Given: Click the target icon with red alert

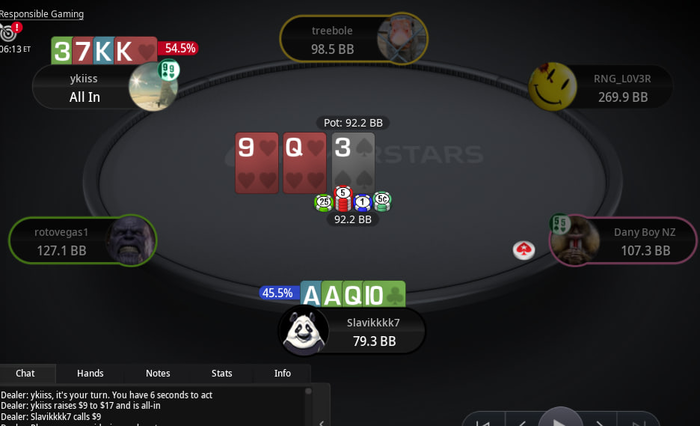Looking at the screenshot, I should point(10,32).
